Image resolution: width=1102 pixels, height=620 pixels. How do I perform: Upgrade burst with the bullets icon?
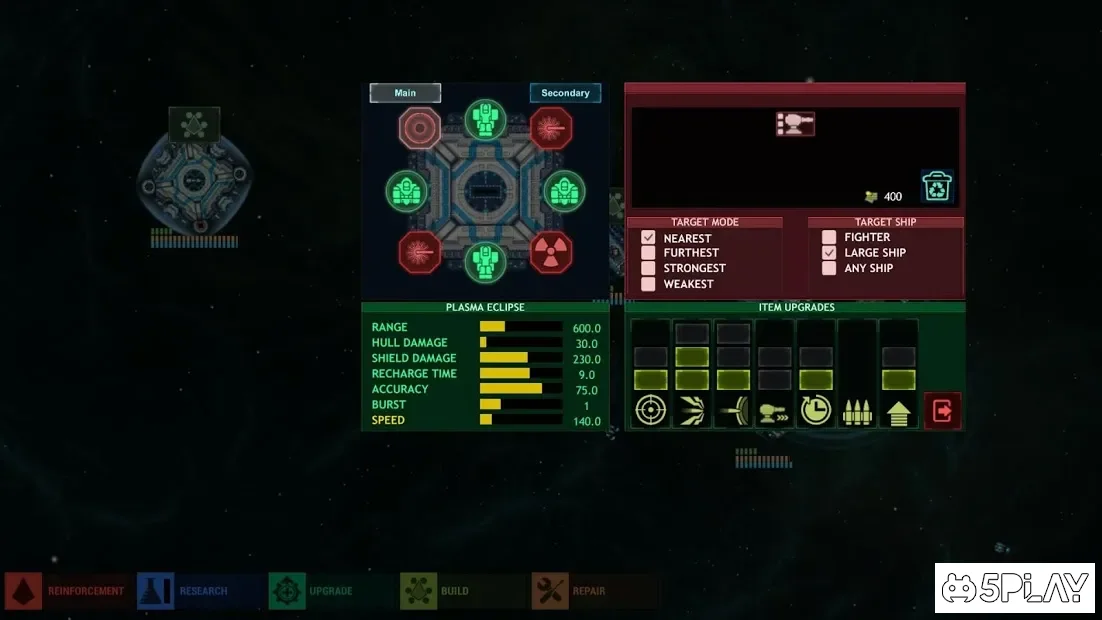pyautogui.click(x=857, y=411)
